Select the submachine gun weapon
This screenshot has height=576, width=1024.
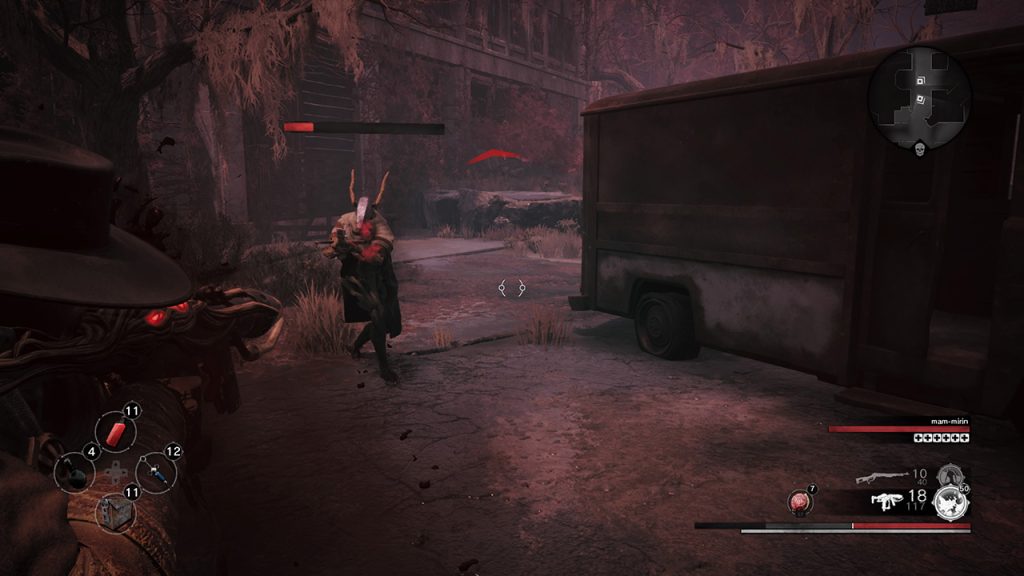pyautogui.click(x=886, y=500)
